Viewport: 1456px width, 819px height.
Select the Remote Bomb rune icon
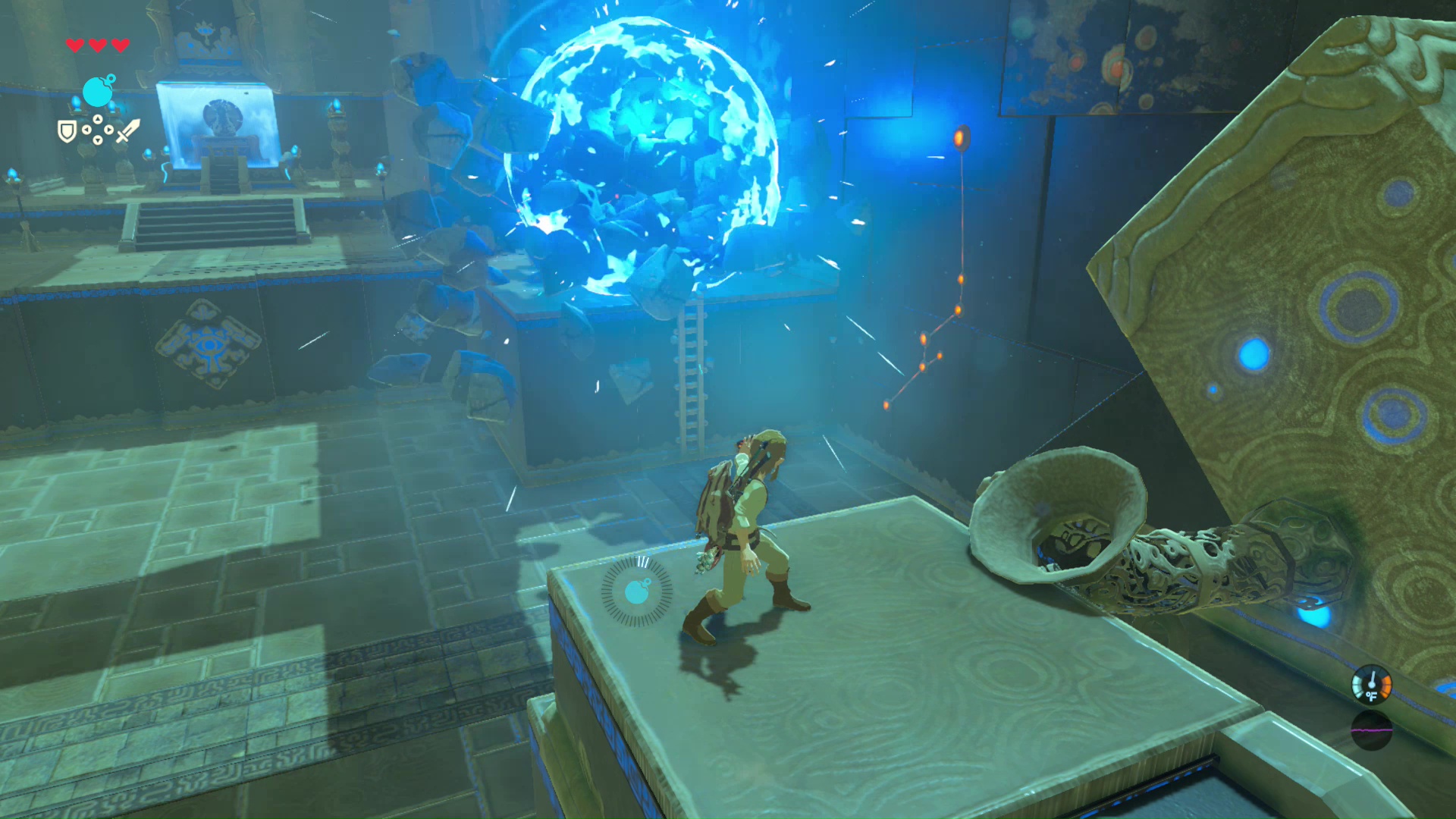99,91
